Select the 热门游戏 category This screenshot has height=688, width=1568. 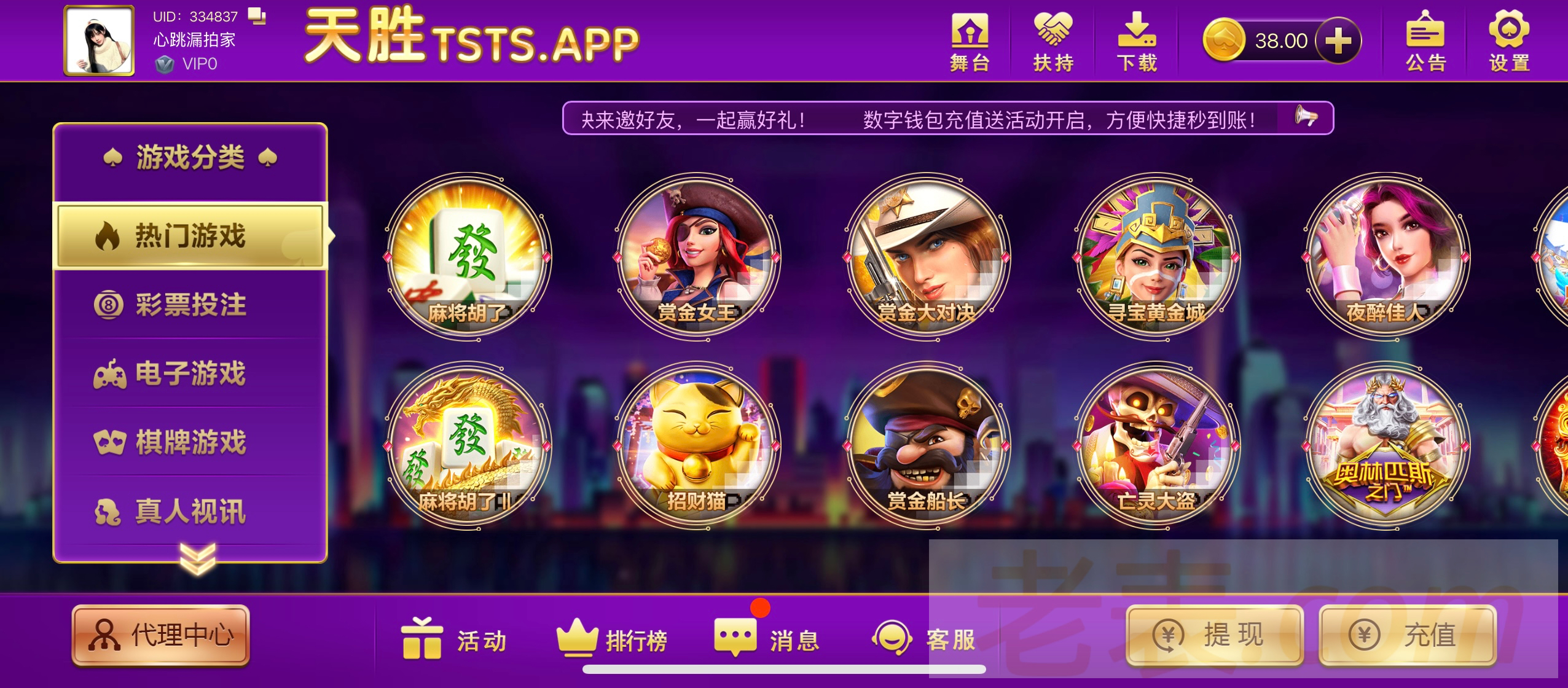tap(190, 236)
